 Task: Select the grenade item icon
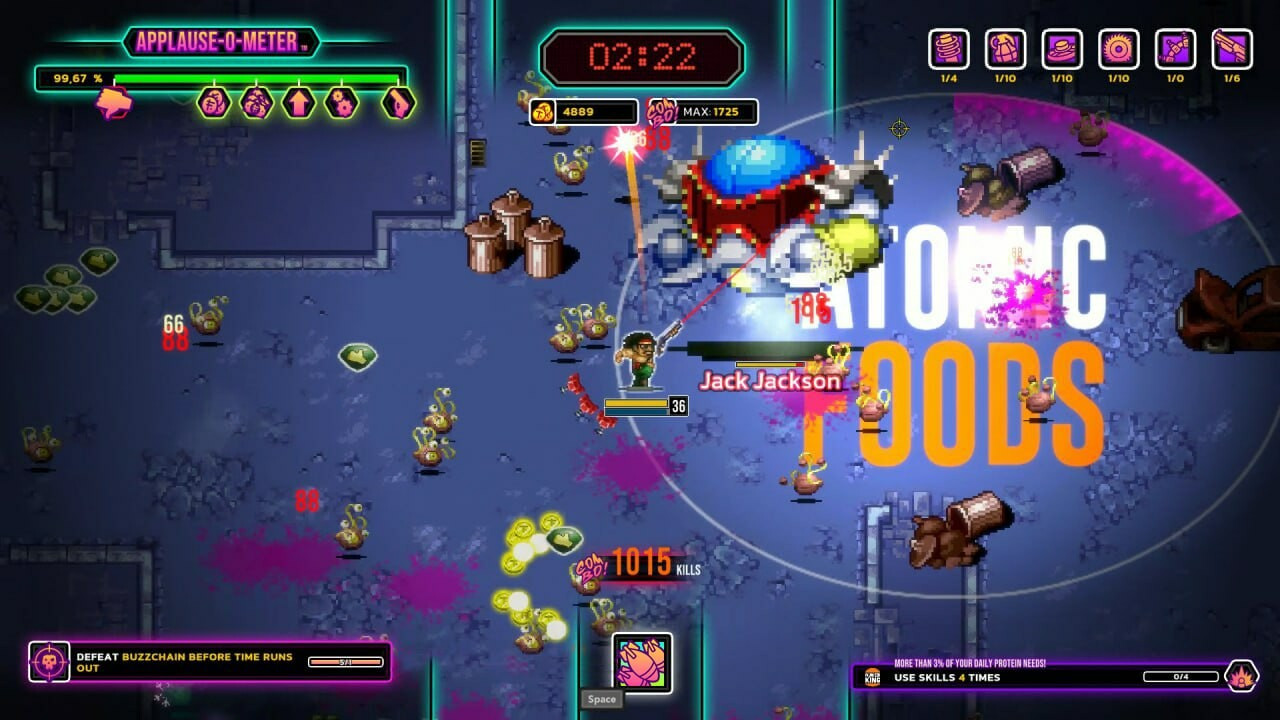pos(1005,49)
